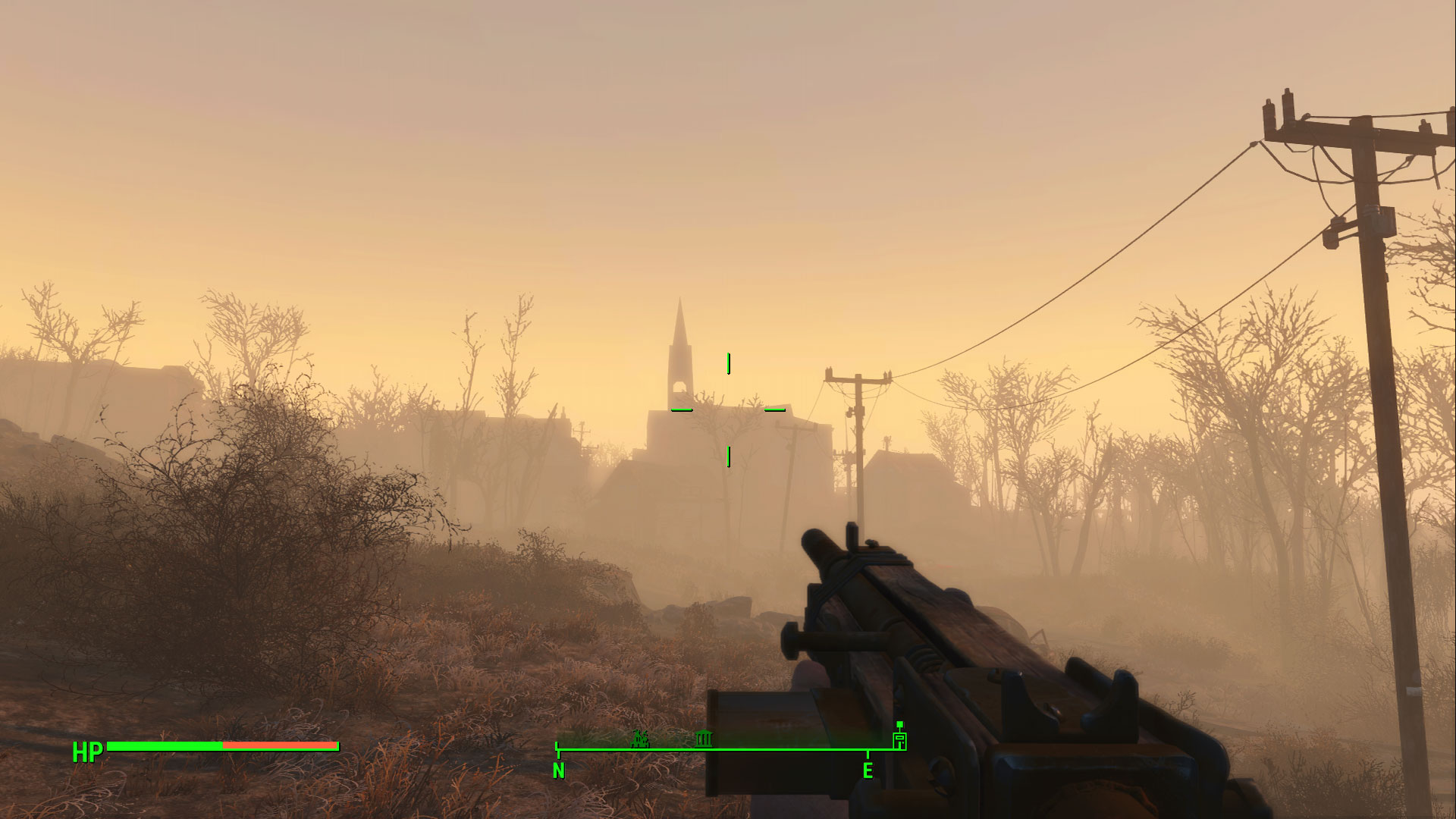Click the N heading on the compass
Image resolution: width=1456 pixels, height=819 pixels.
pyautogui.click(x=559, y=770)
